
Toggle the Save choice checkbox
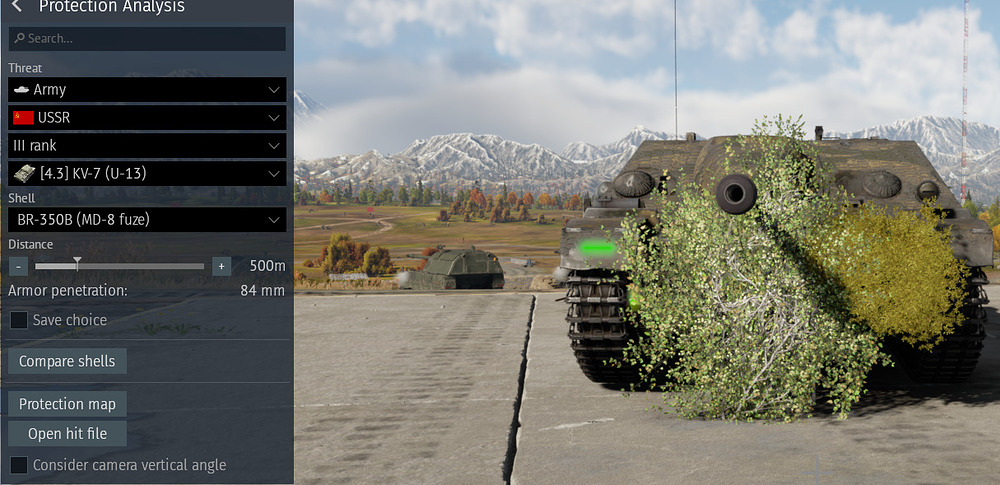[x=19, y=321]
